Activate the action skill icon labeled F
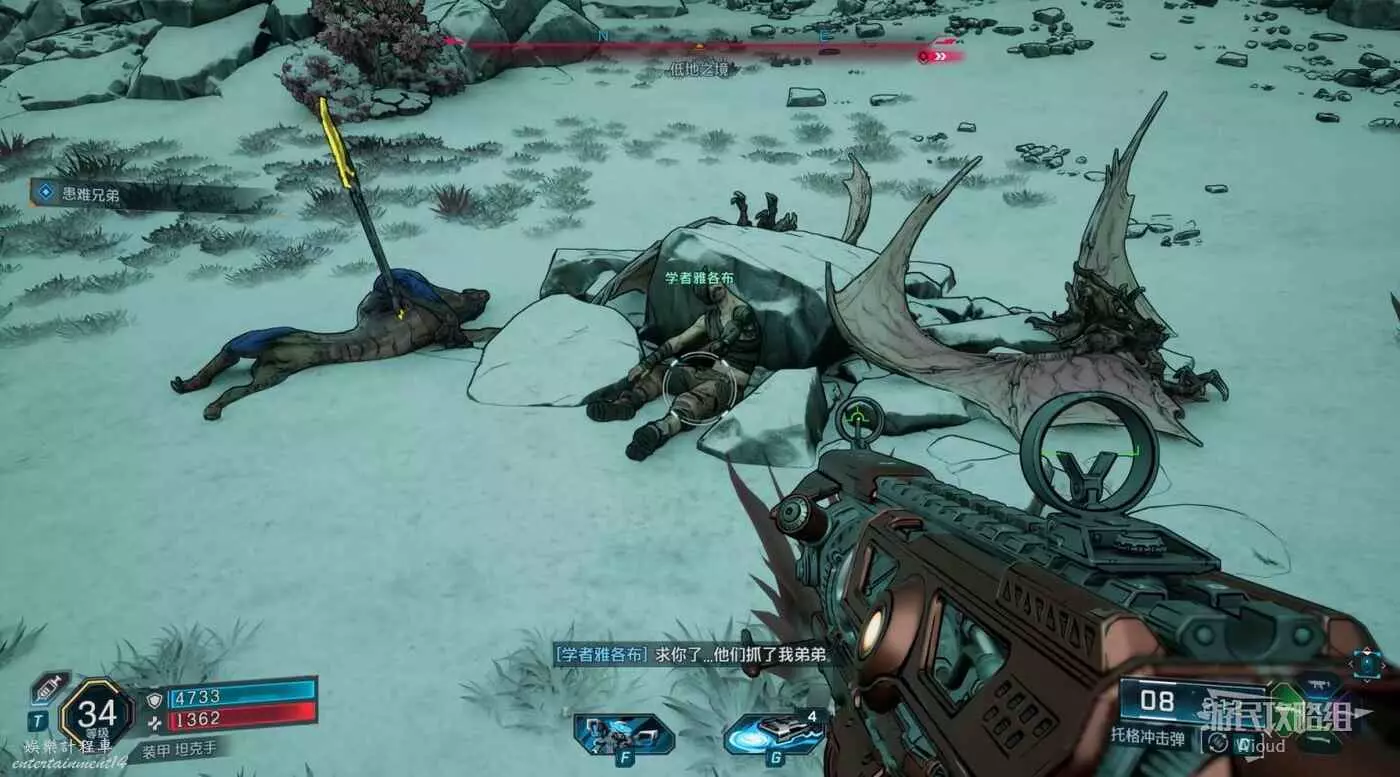This screenshot has width=1400, height=777. (x=609, y=735)
